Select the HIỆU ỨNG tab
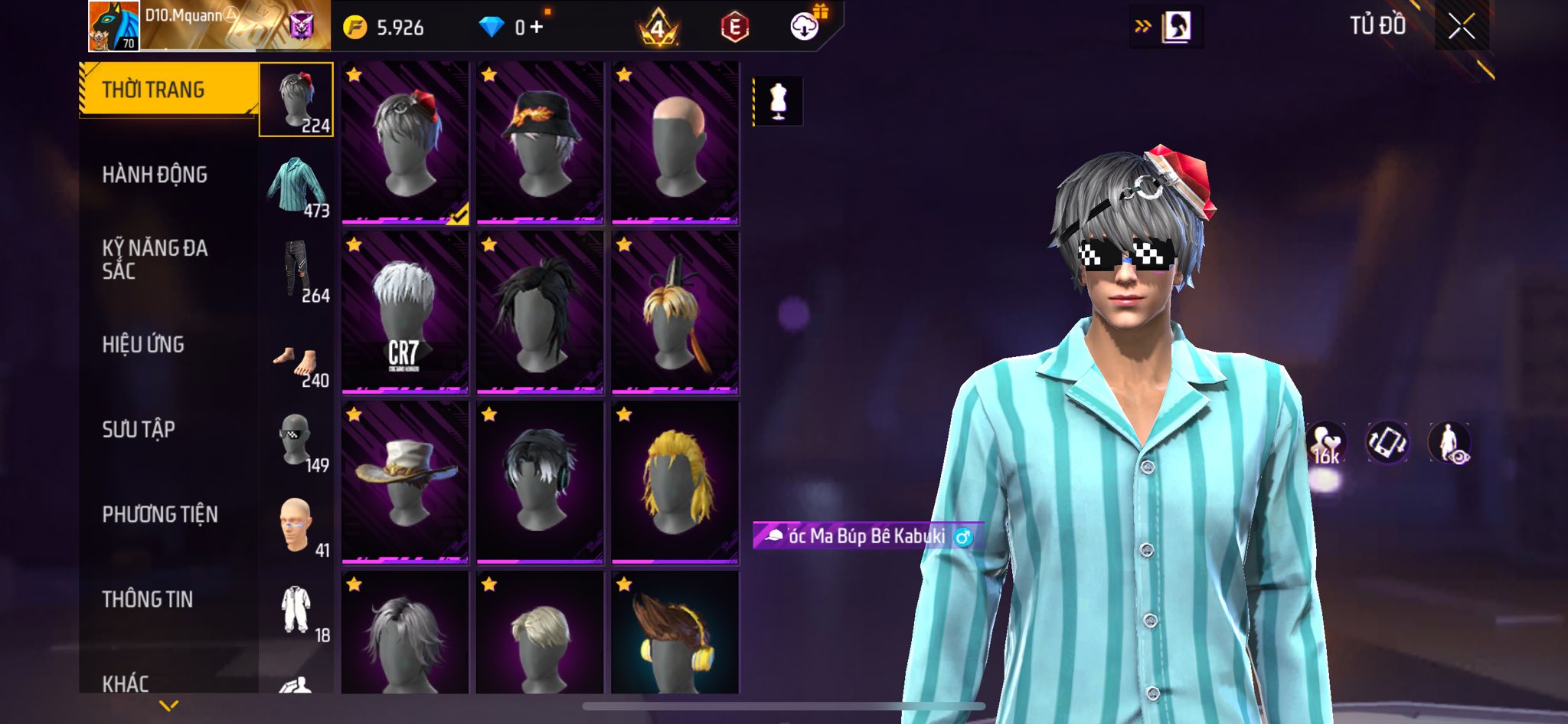 point(143,345)
